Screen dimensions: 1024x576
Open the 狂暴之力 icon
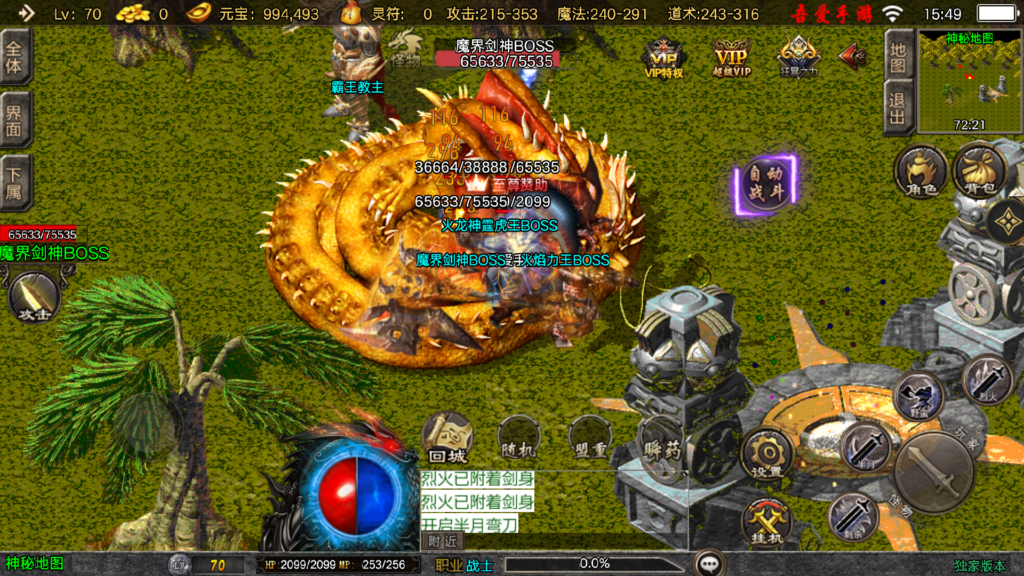click(x=798, y=56)
